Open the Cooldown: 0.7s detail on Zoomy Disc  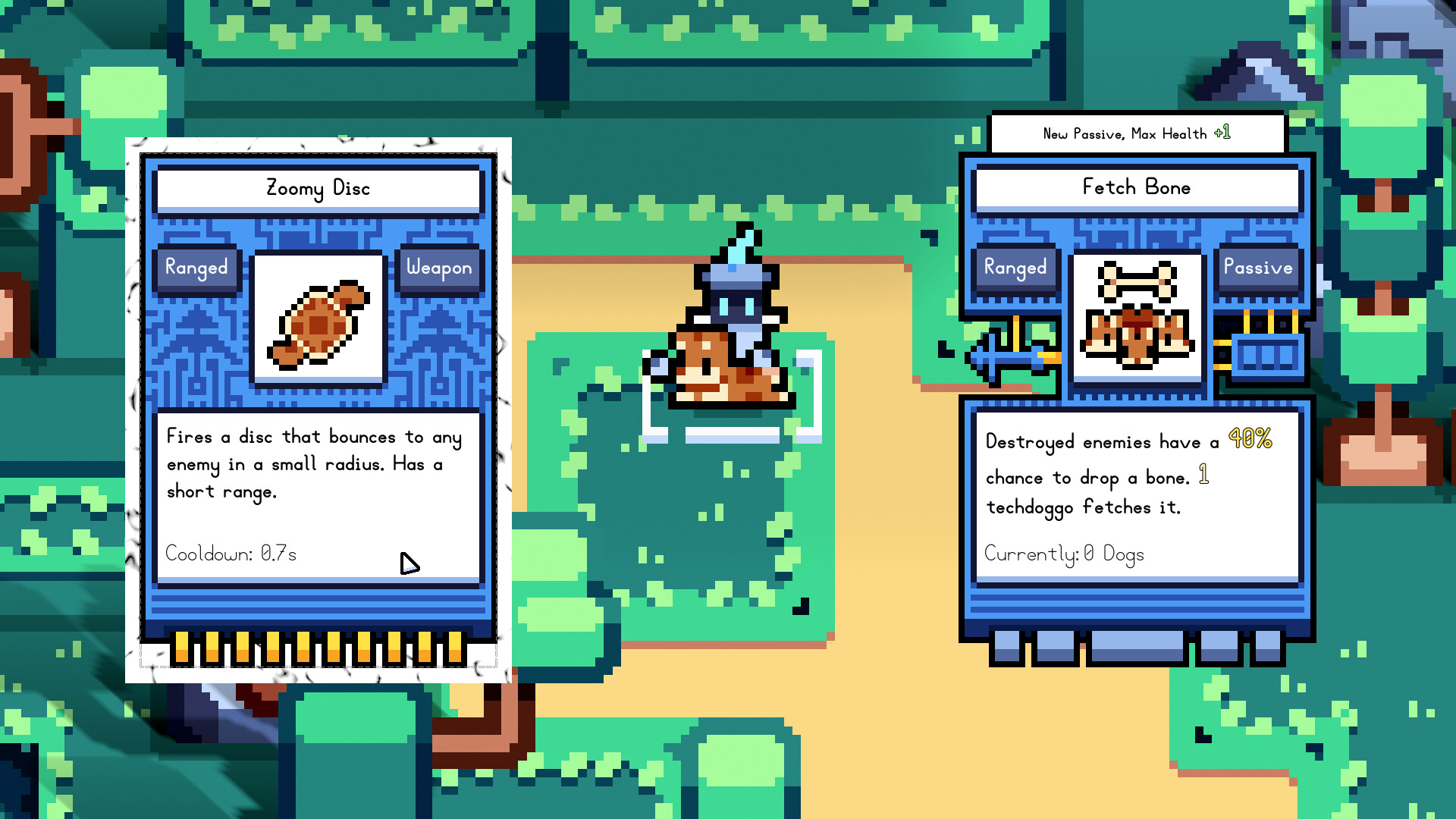pyautogui.click(x=231, y=554)
